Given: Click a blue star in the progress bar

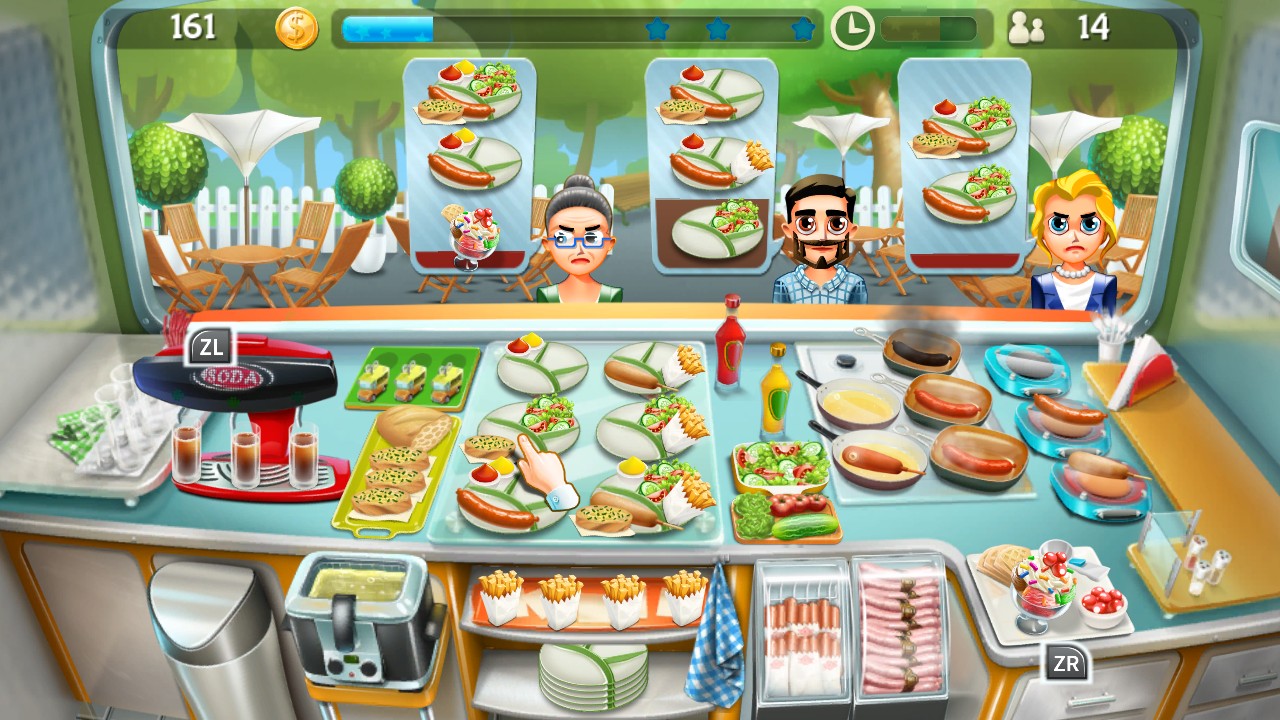Looking at the screenshot, I should point(657,29).
